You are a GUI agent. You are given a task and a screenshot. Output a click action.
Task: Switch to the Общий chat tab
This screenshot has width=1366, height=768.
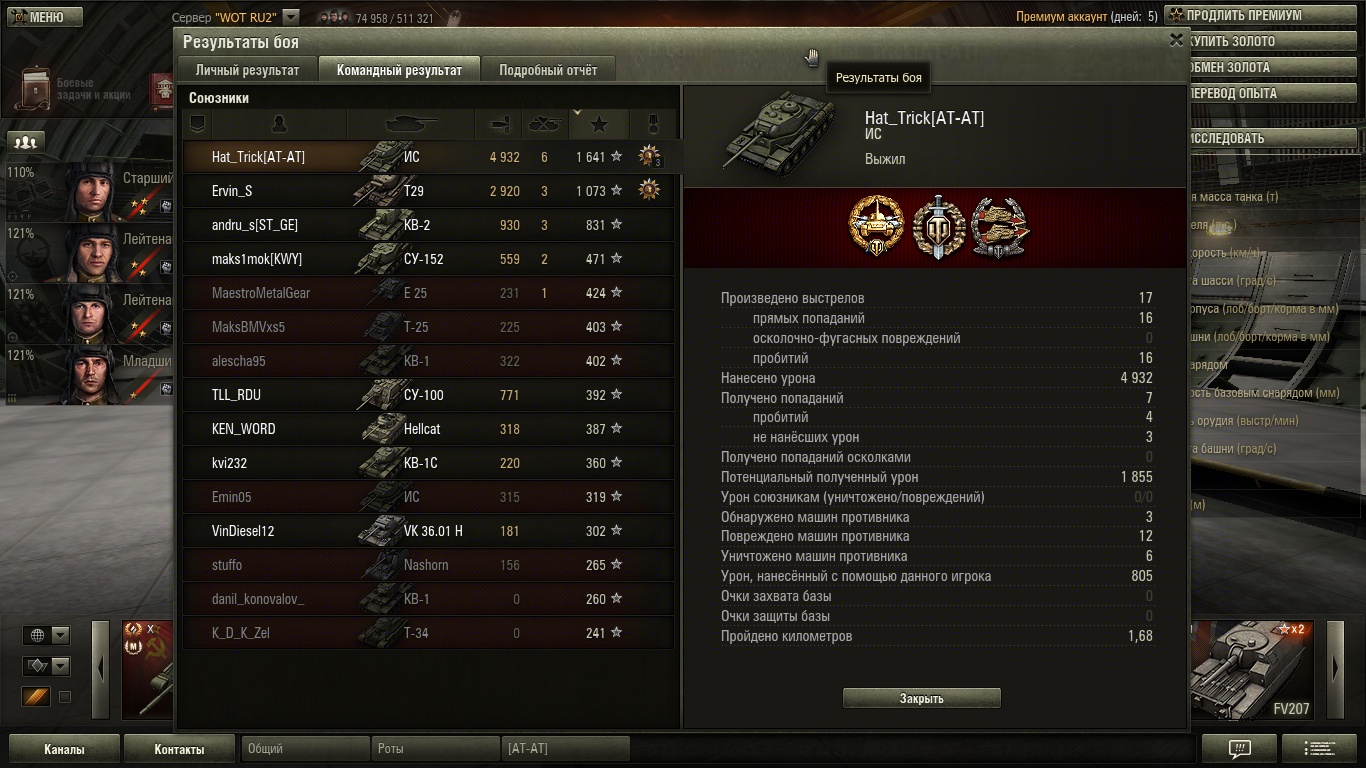click(304, 748)
